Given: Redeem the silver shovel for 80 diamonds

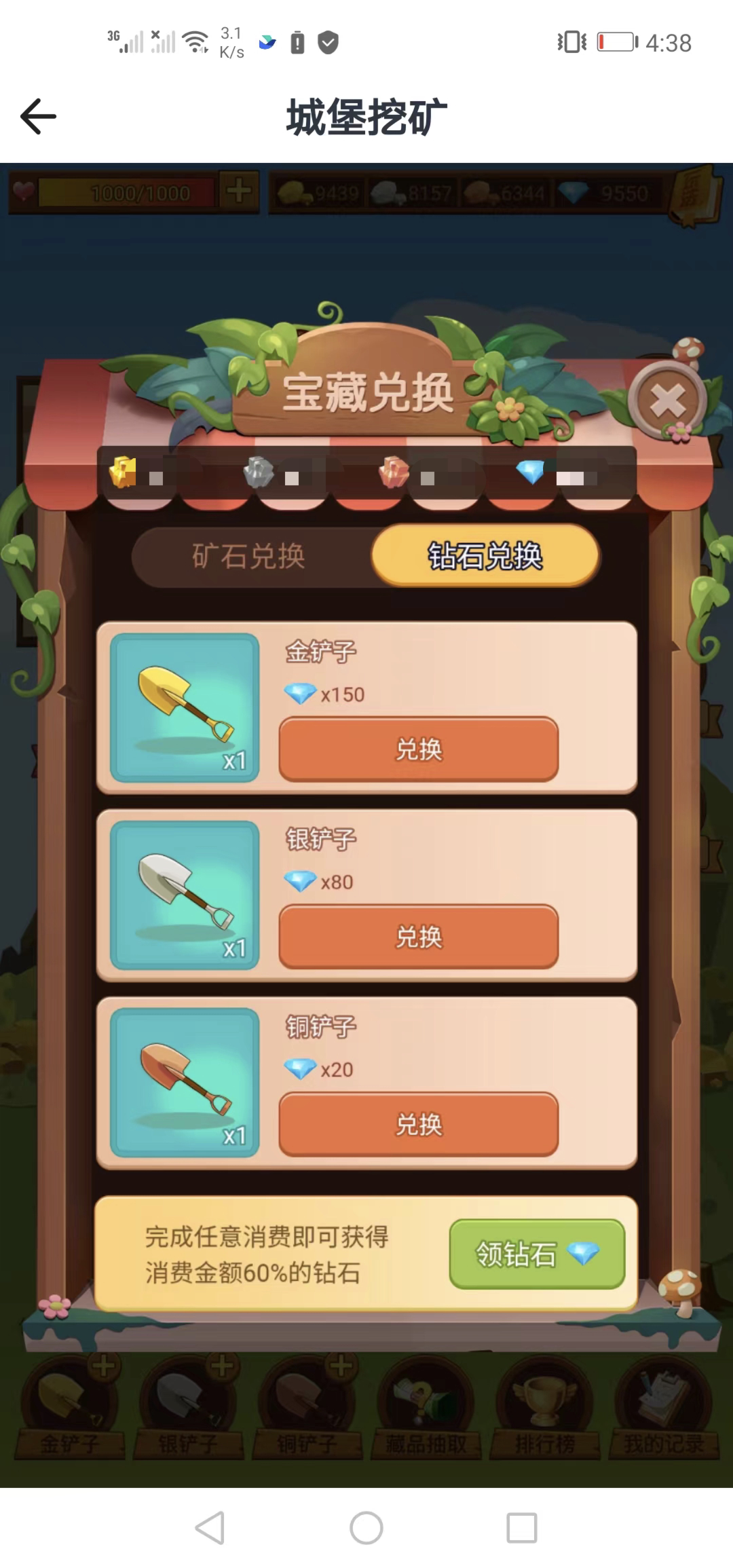Looking at the screenshot, I should click(418, 937).
